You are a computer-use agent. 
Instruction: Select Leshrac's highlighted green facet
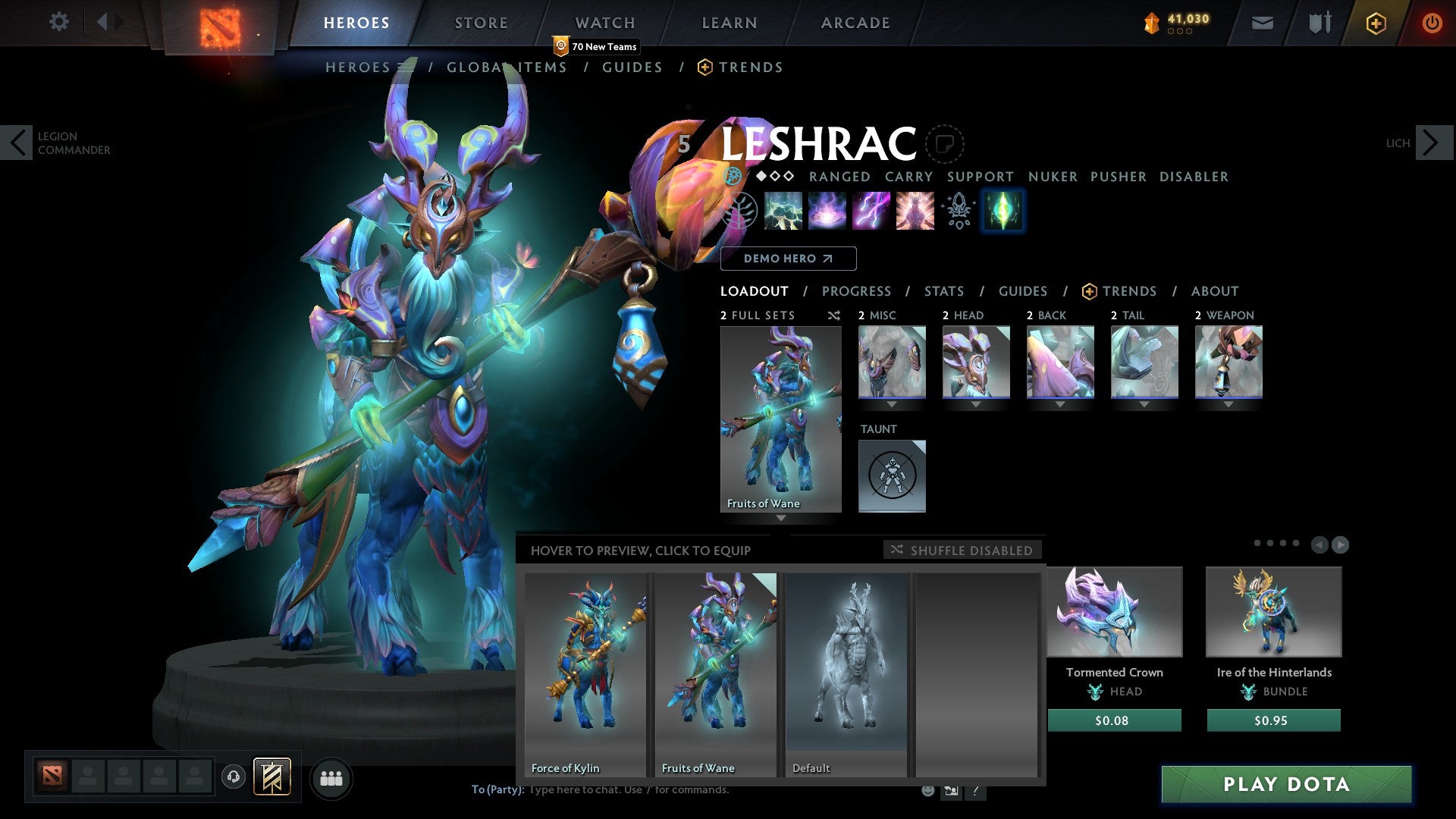(1003, 211)
